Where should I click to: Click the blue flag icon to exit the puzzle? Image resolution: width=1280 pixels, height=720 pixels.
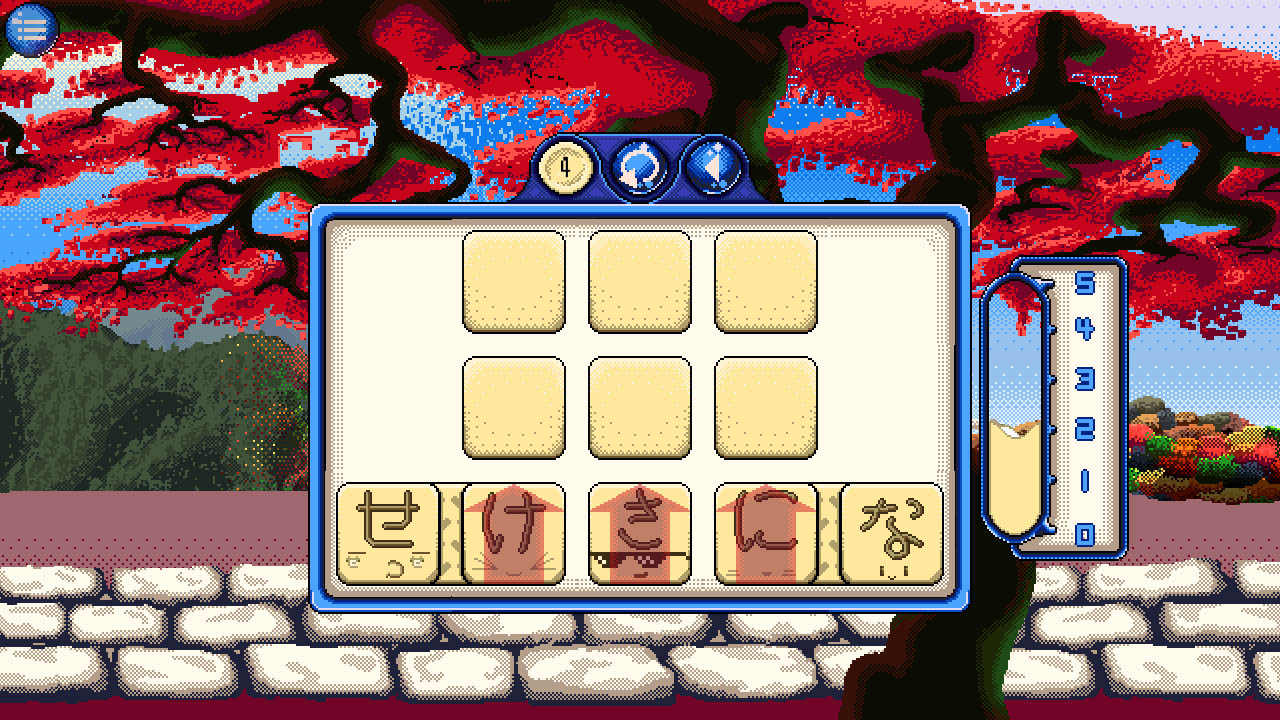click(714, 166)
